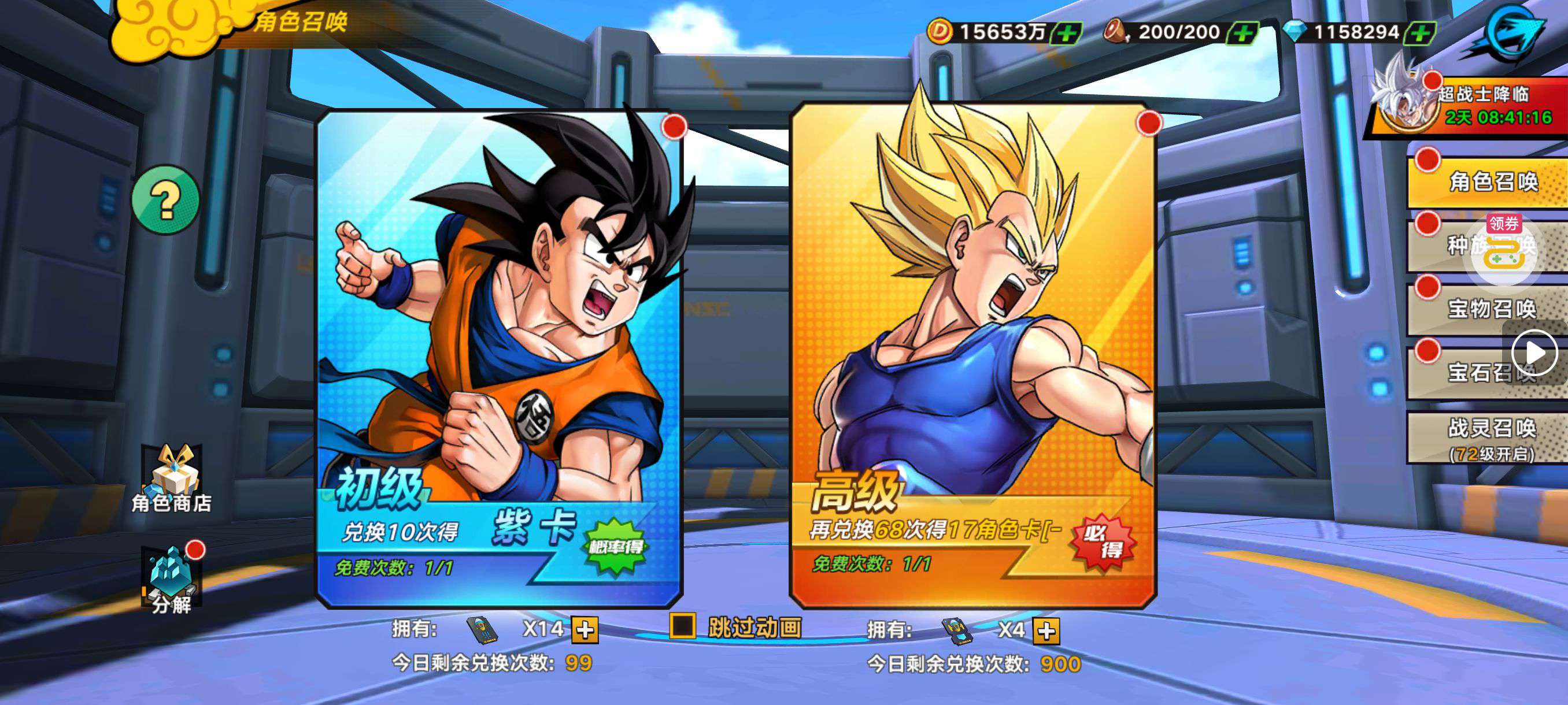Image resolution: width=1568 pixels, height=705 pixels.
Task: Add more advanced summon tickets (X4 plus)
Action: pos(1046,631)
